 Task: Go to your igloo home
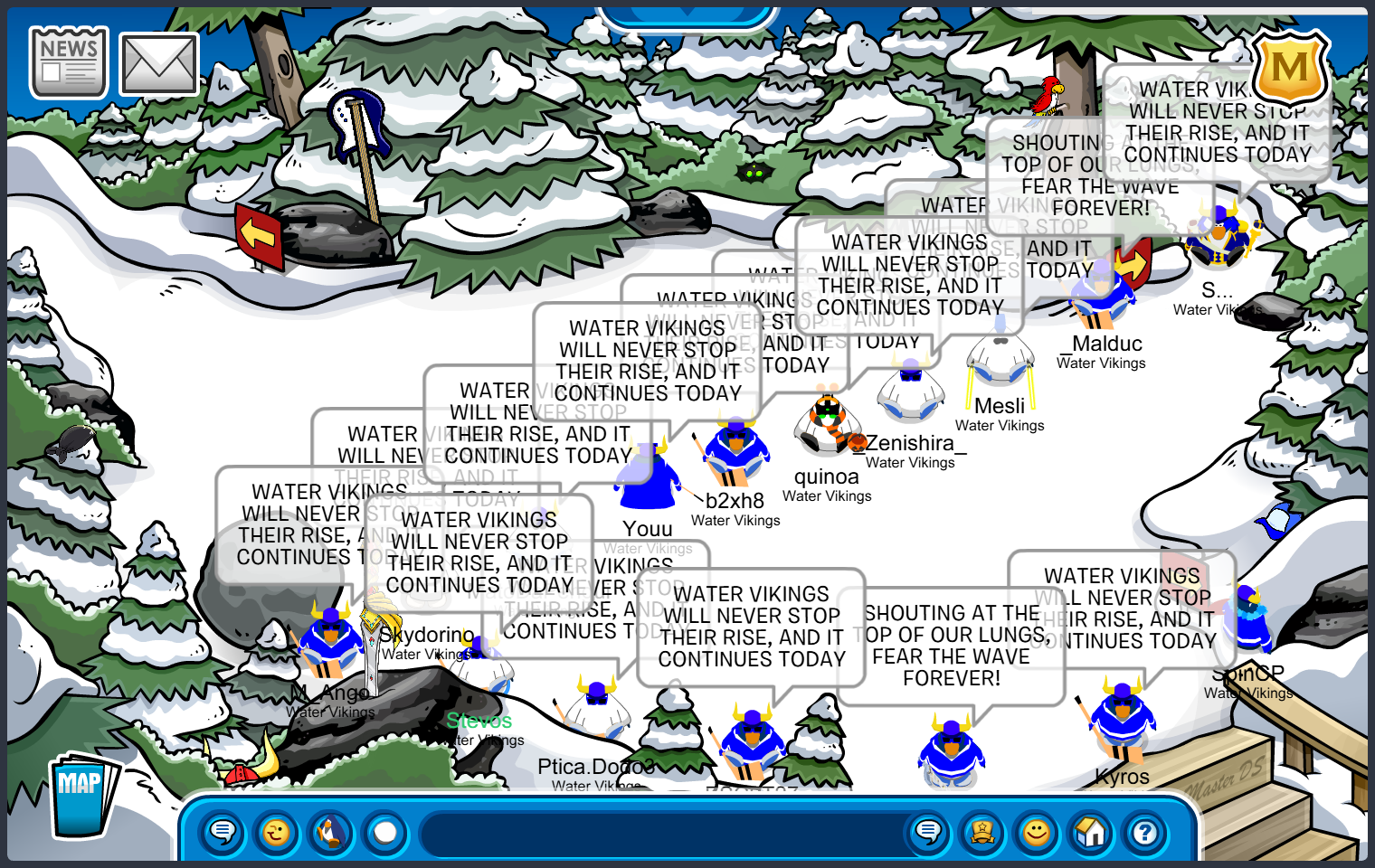click(1091, 831)
